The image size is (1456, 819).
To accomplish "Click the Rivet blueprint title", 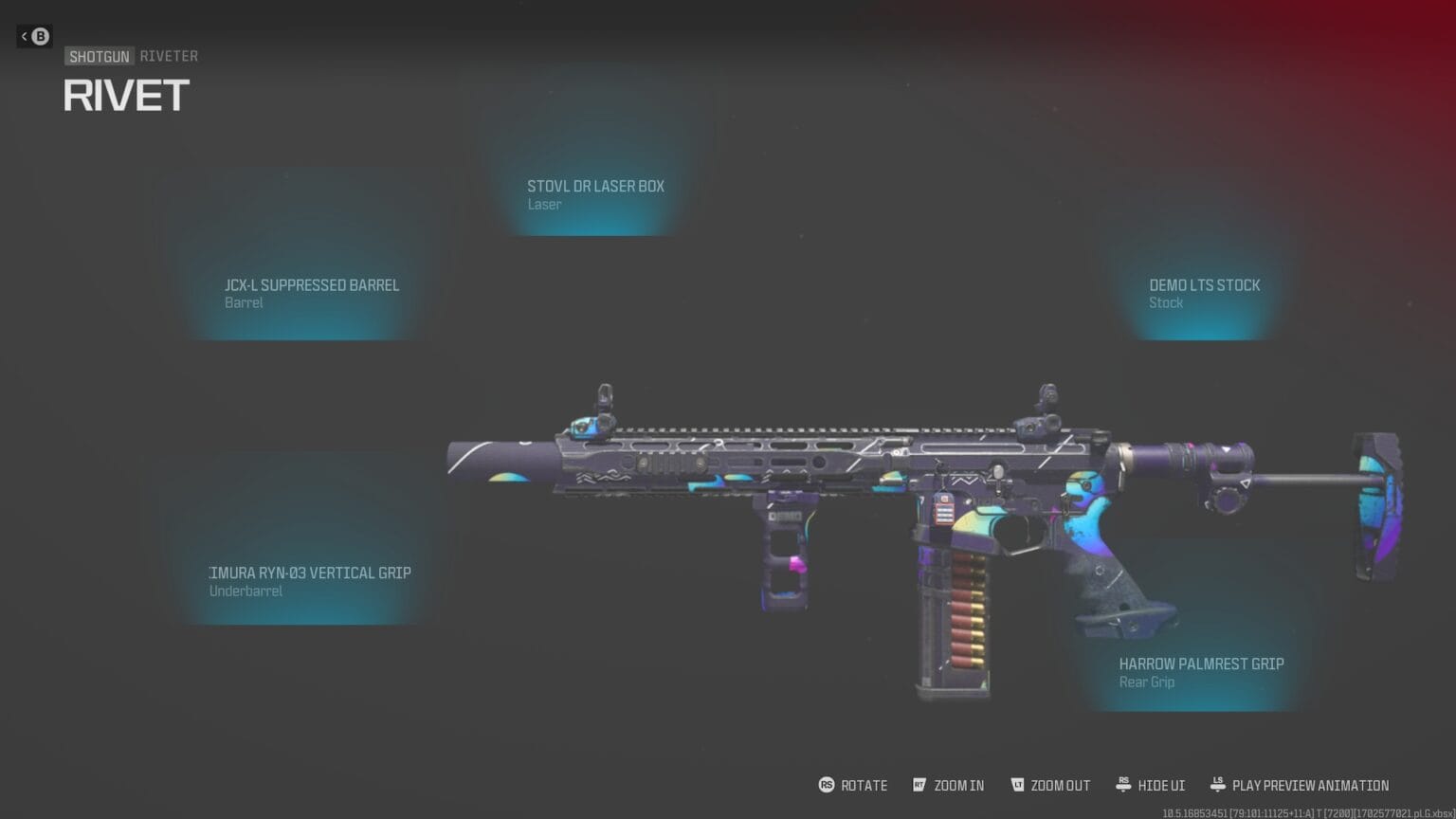I will coord(126,95).
